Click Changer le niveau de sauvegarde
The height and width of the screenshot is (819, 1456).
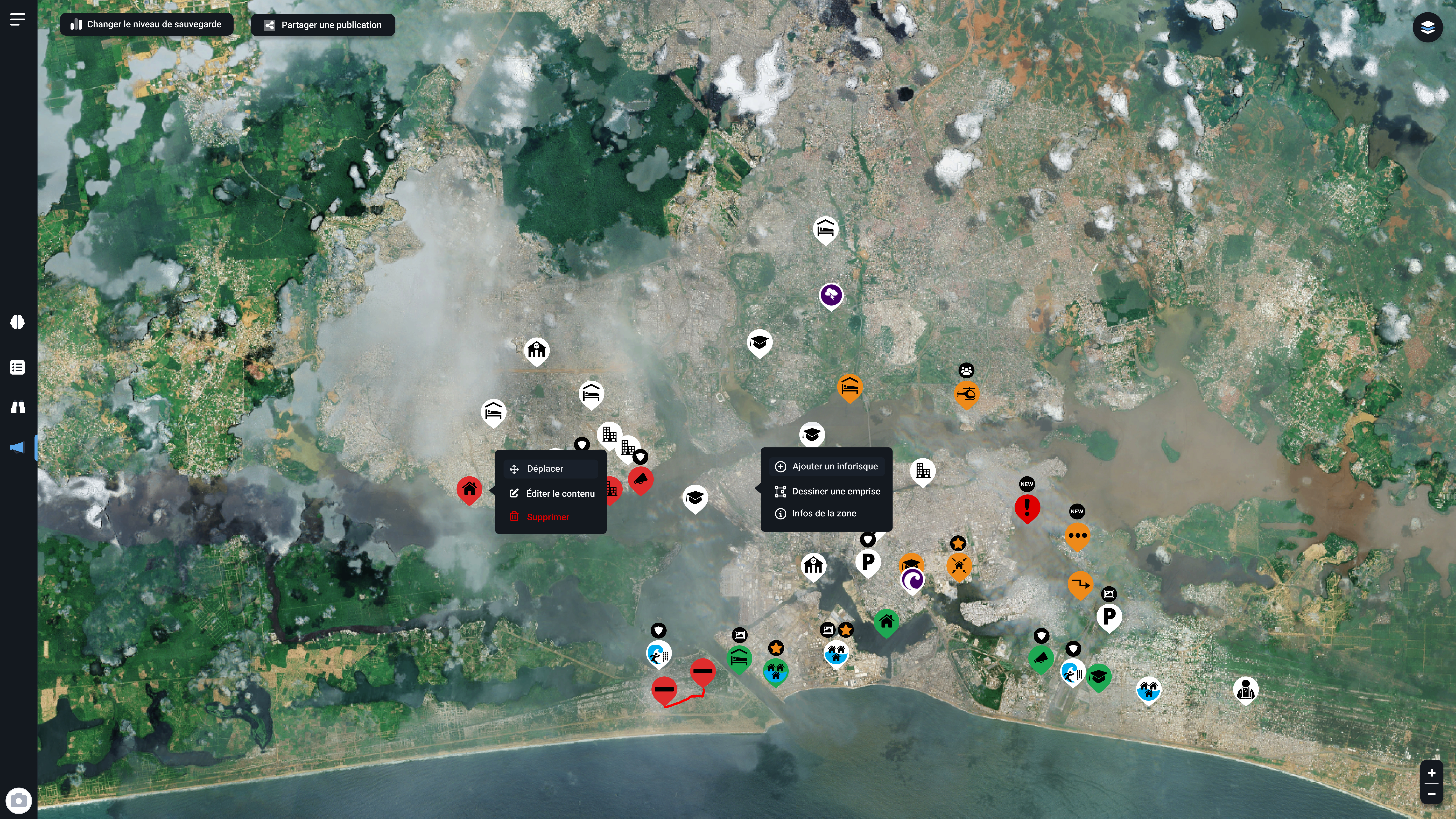point(146,24)
